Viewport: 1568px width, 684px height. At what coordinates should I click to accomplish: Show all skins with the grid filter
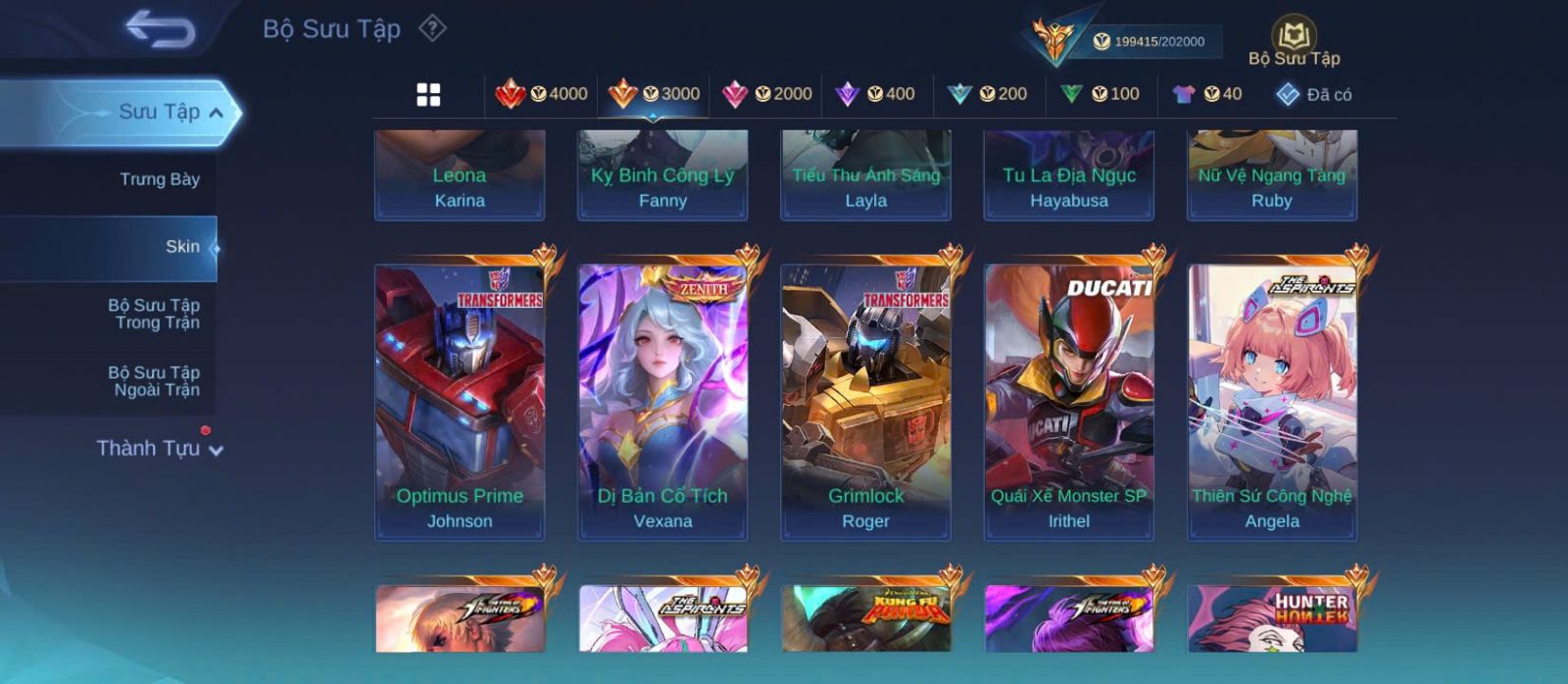point(428,95)
